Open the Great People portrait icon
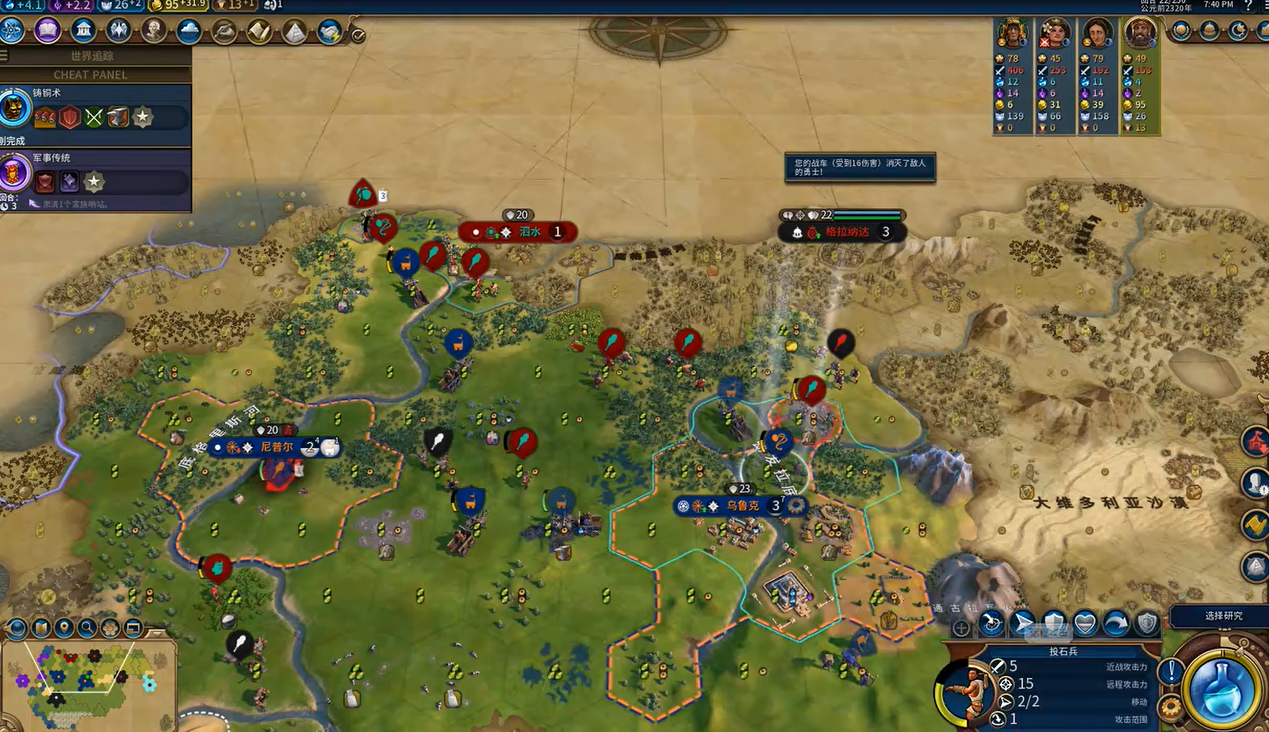 point(154,31)
